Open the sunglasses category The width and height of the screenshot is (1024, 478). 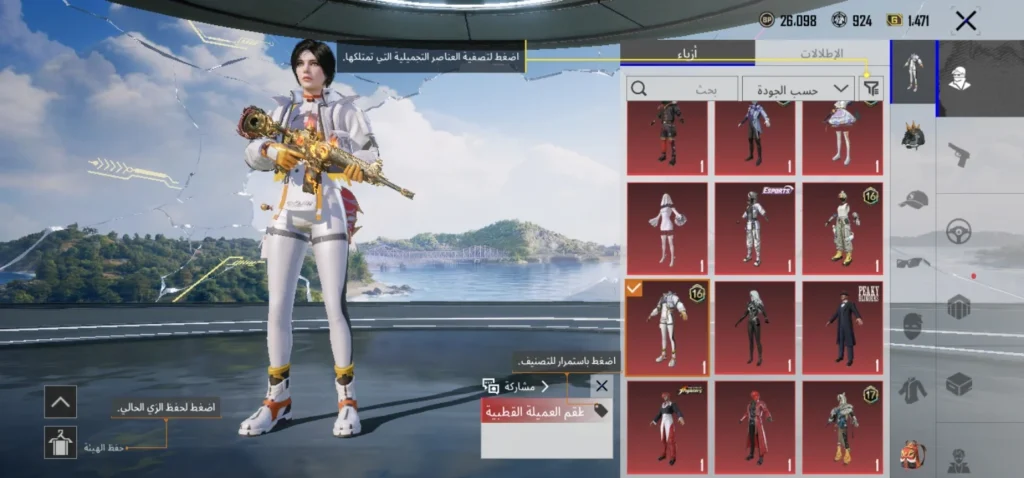click(x=912, y=262)
